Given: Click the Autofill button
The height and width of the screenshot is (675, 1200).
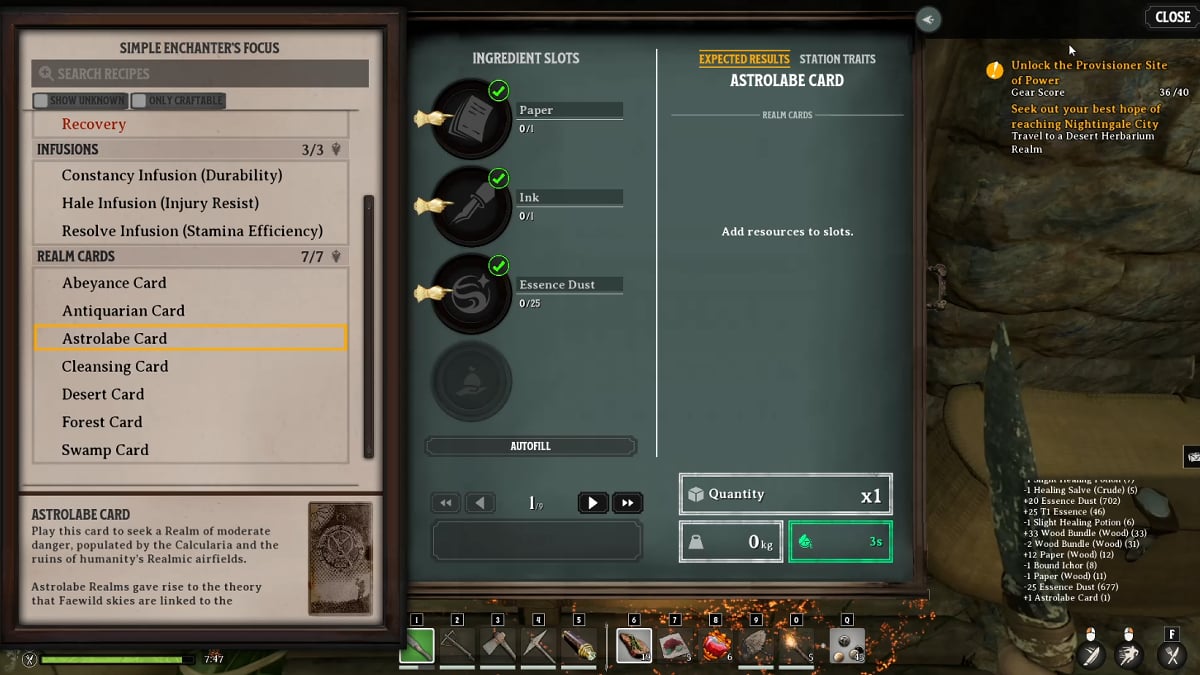Looking at the screenshot, I should (x=530, y=446).
